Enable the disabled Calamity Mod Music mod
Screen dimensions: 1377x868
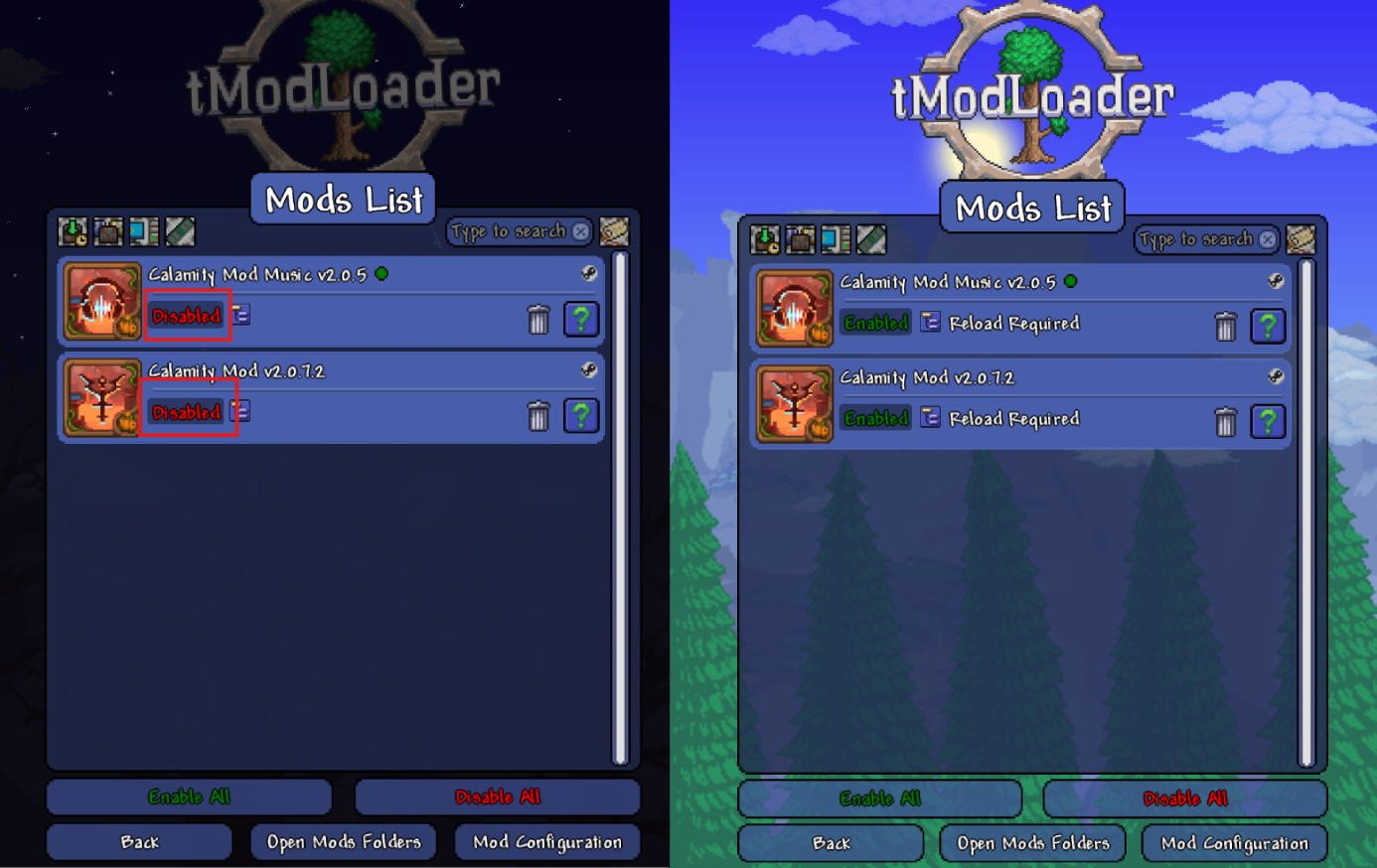[186, 315]
